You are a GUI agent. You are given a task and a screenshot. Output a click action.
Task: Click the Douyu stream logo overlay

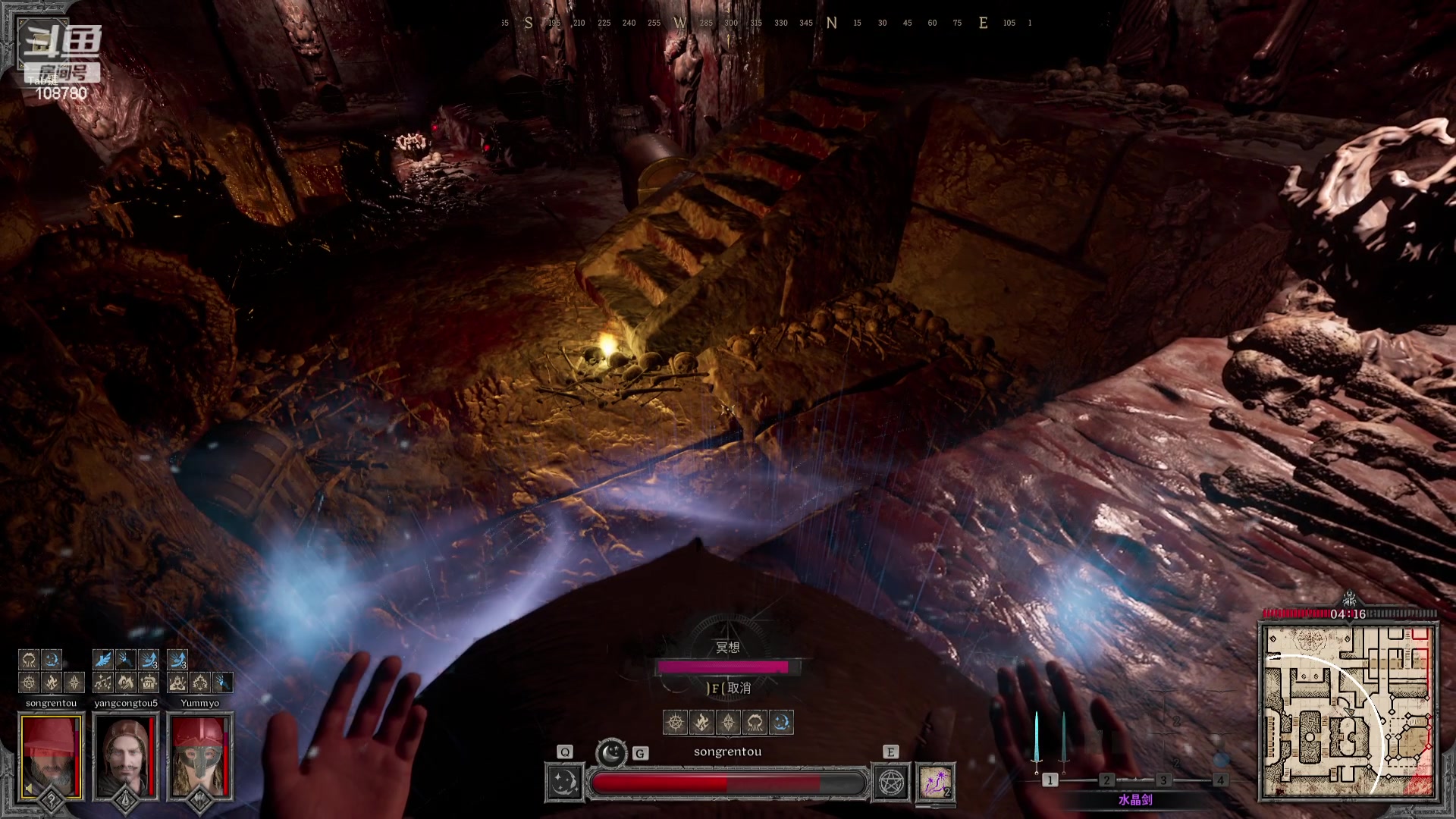(61, 45)
